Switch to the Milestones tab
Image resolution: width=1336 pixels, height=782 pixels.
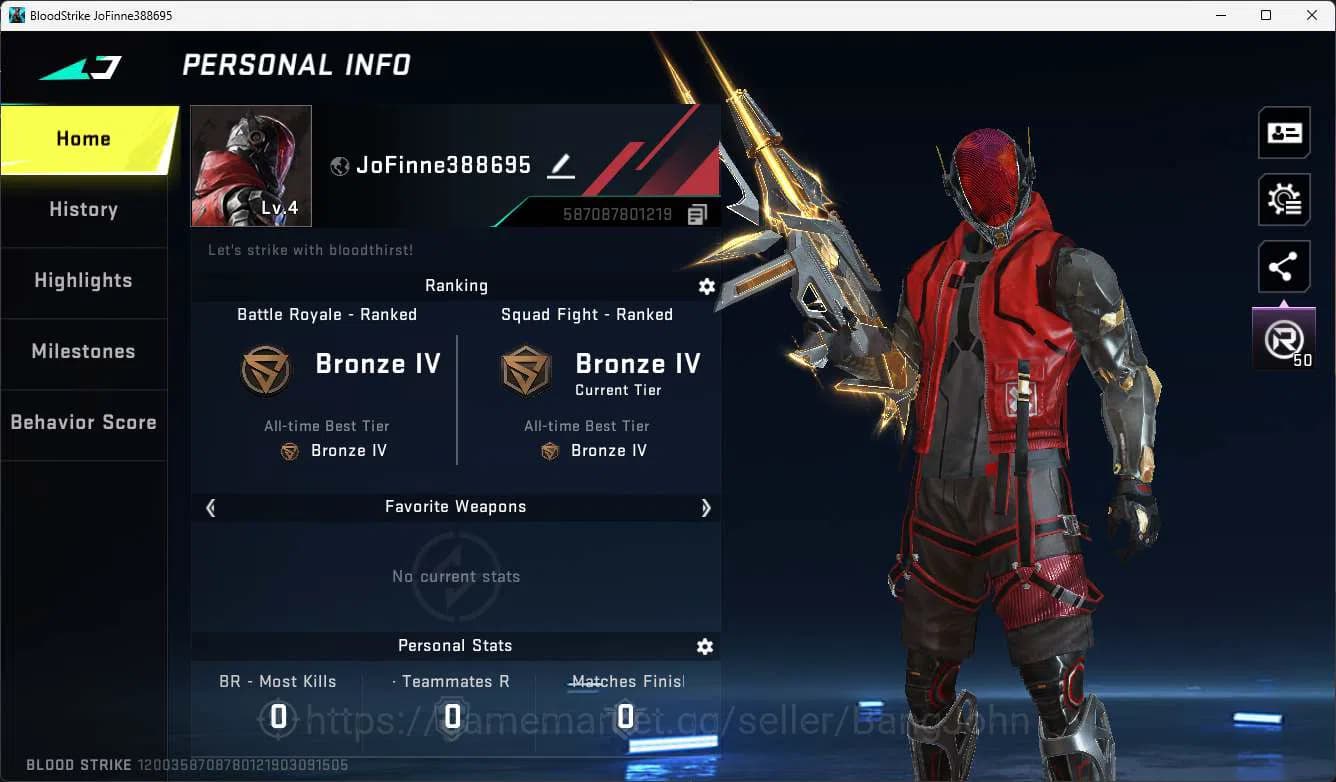[x=83, y=351]
